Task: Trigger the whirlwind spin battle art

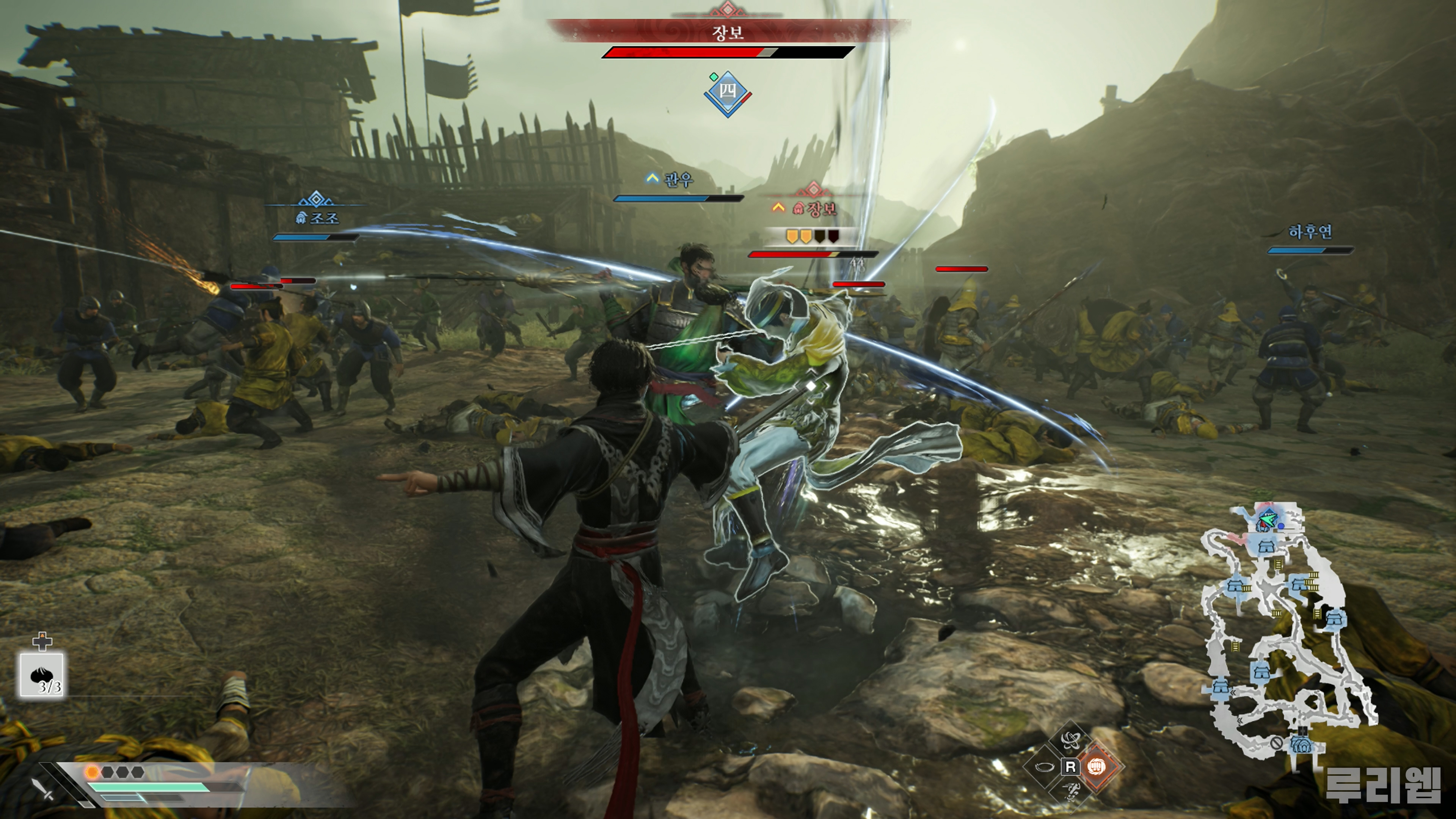Action: tap(1070, 740)
